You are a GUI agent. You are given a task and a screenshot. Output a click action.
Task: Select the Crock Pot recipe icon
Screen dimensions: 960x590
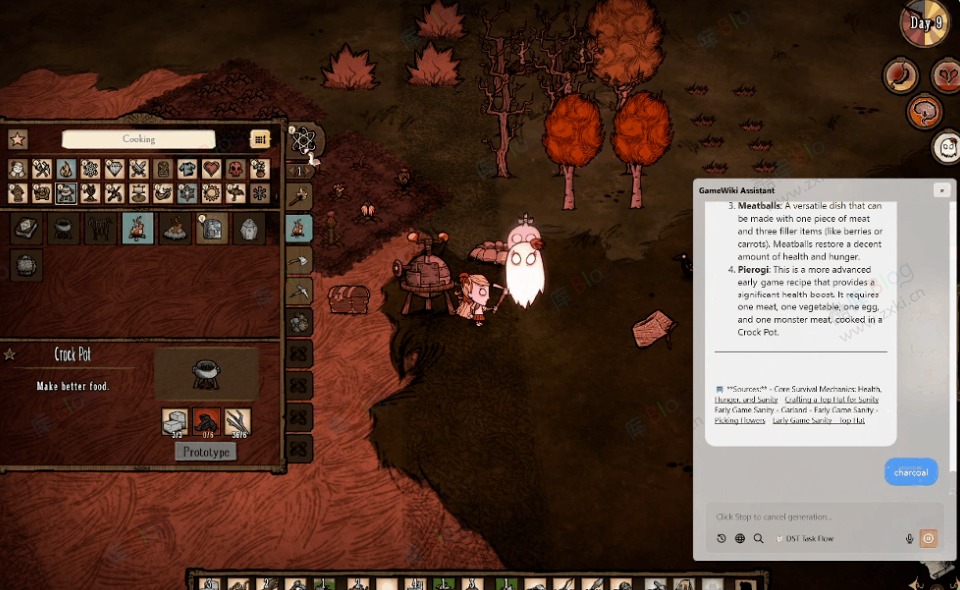(65, 228)
